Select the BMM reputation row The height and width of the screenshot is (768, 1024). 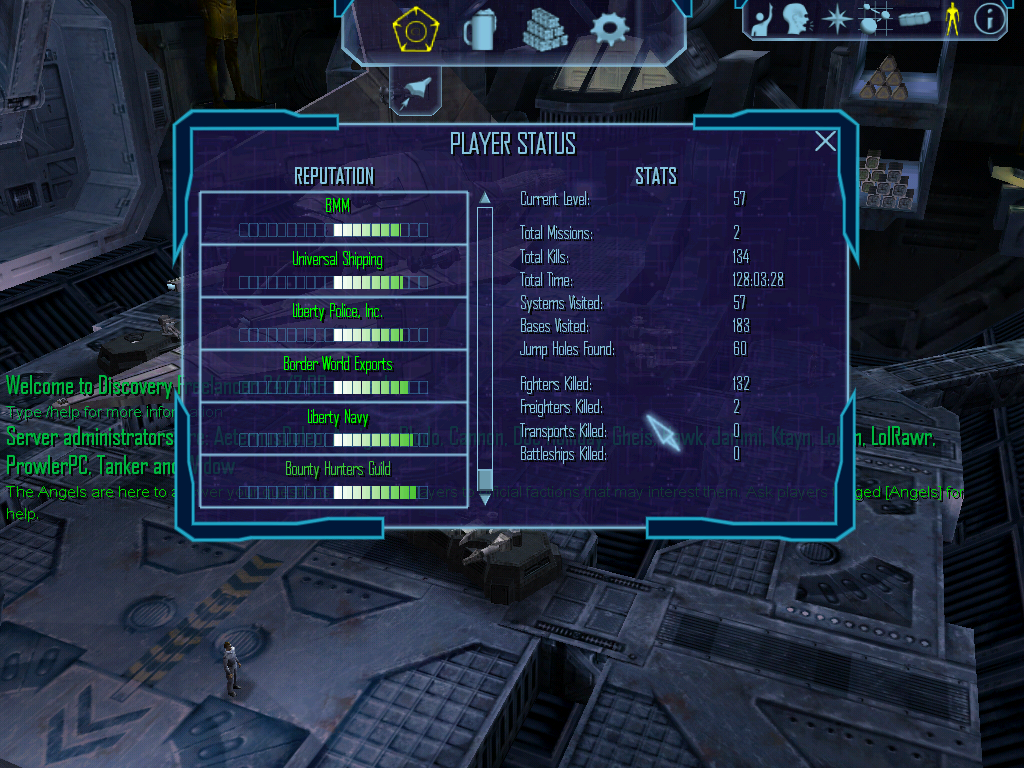tap(334, 218)
